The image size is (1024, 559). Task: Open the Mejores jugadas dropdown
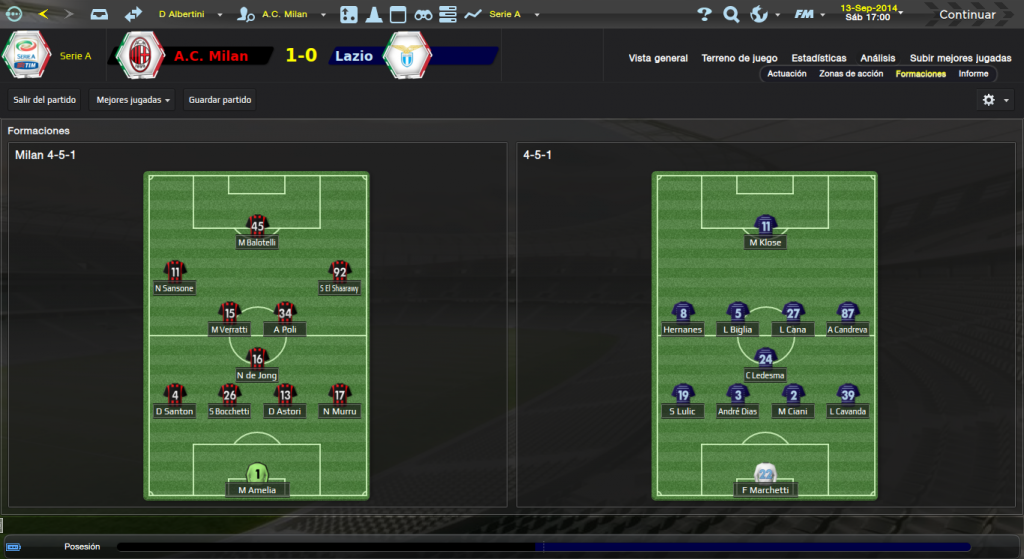131,100
